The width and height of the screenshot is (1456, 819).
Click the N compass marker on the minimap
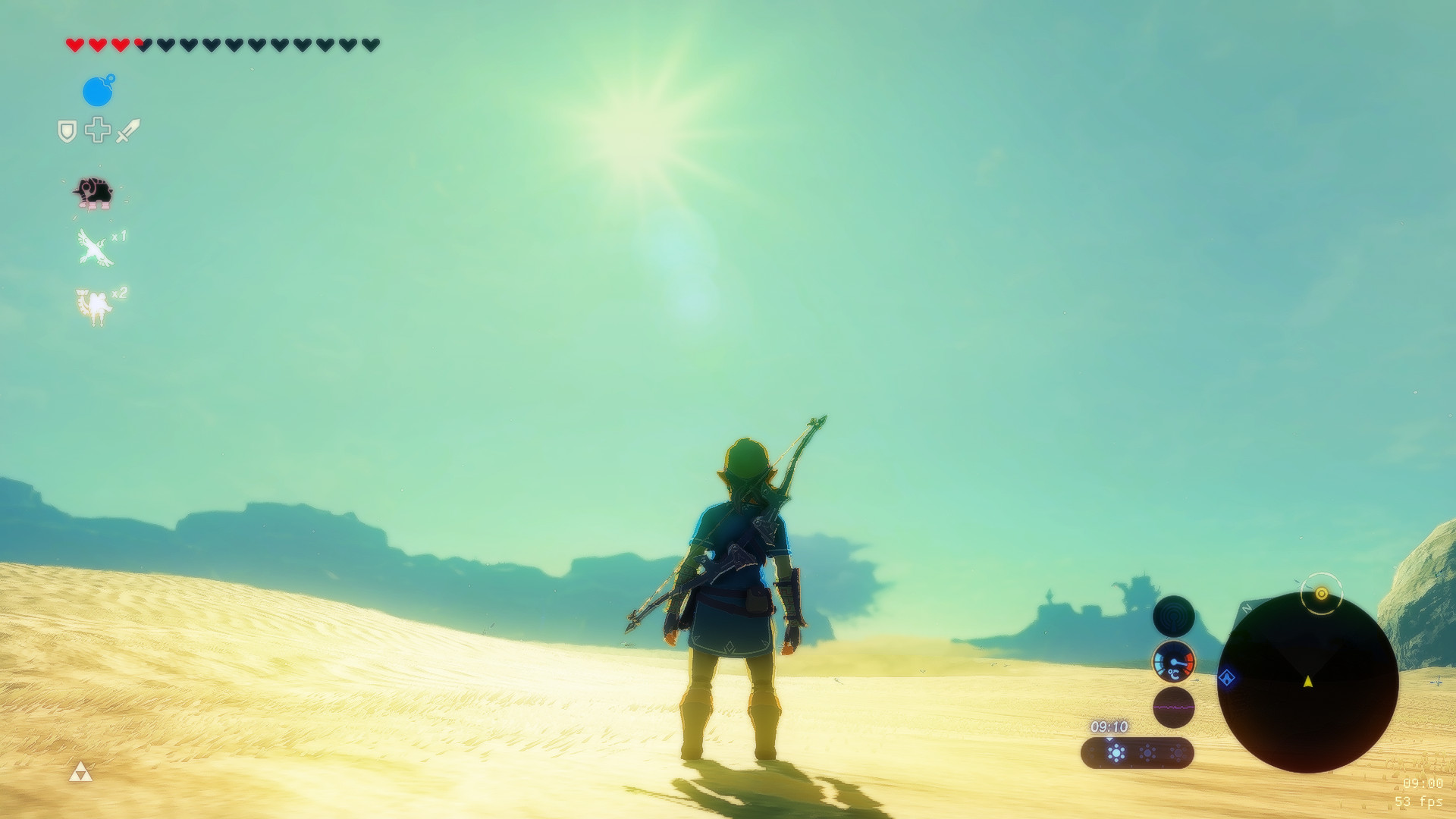pyautogui.click(x=1246, y=608)
